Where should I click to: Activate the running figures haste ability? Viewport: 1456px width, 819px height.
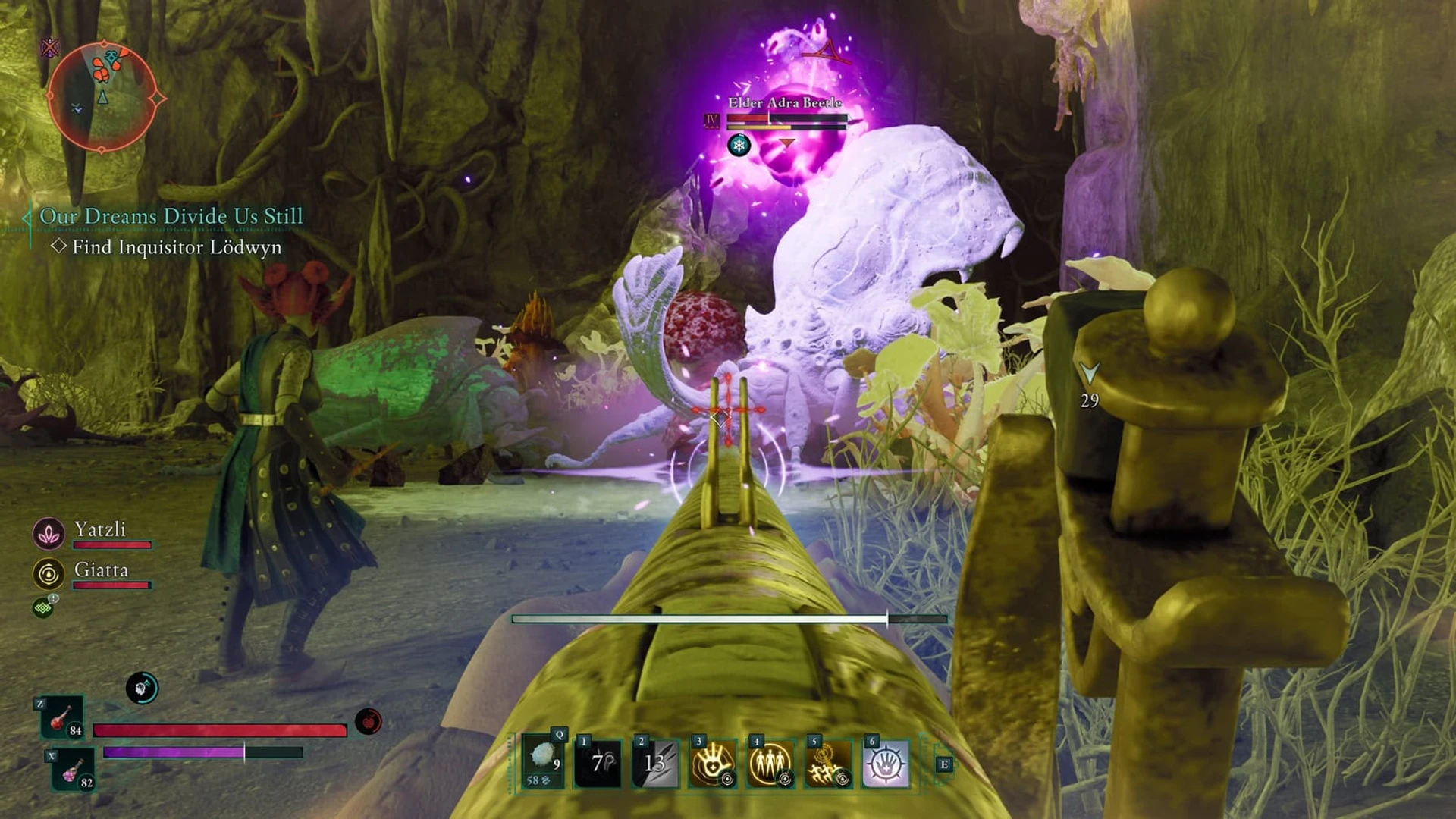[827, 763]
